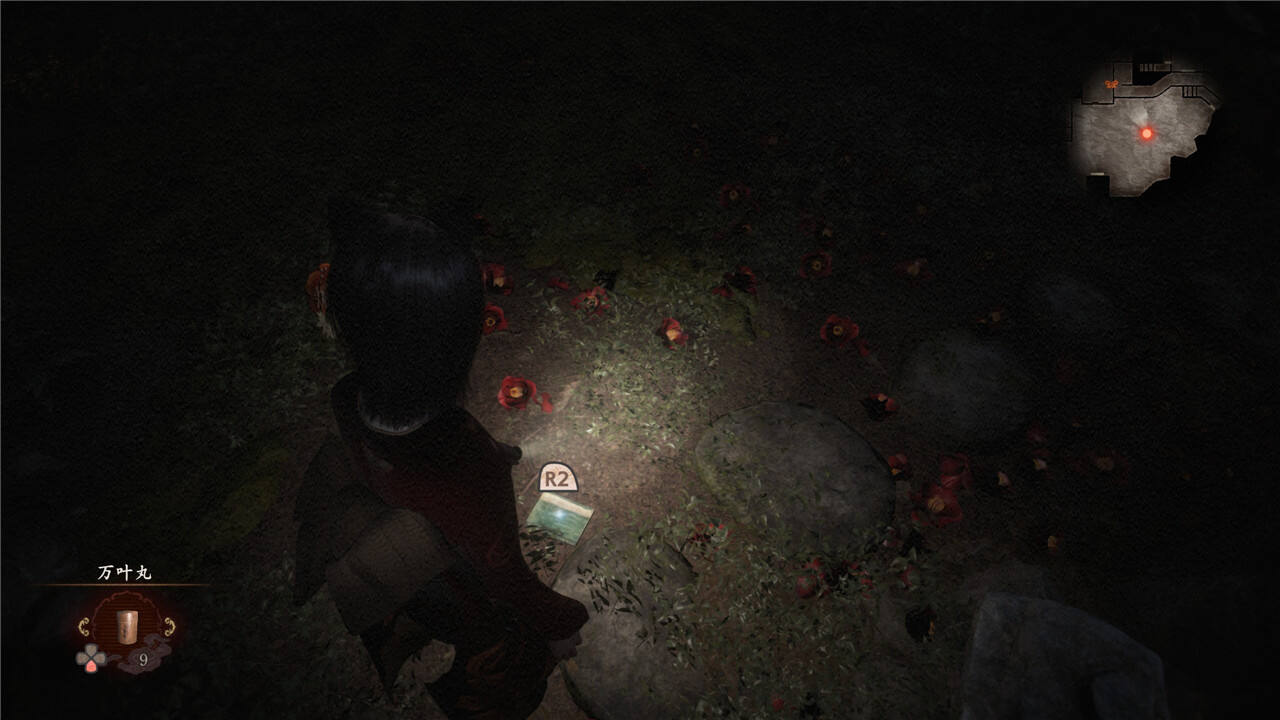
Task: Select the 万叶丸 quick item slot
Action: 125,627
